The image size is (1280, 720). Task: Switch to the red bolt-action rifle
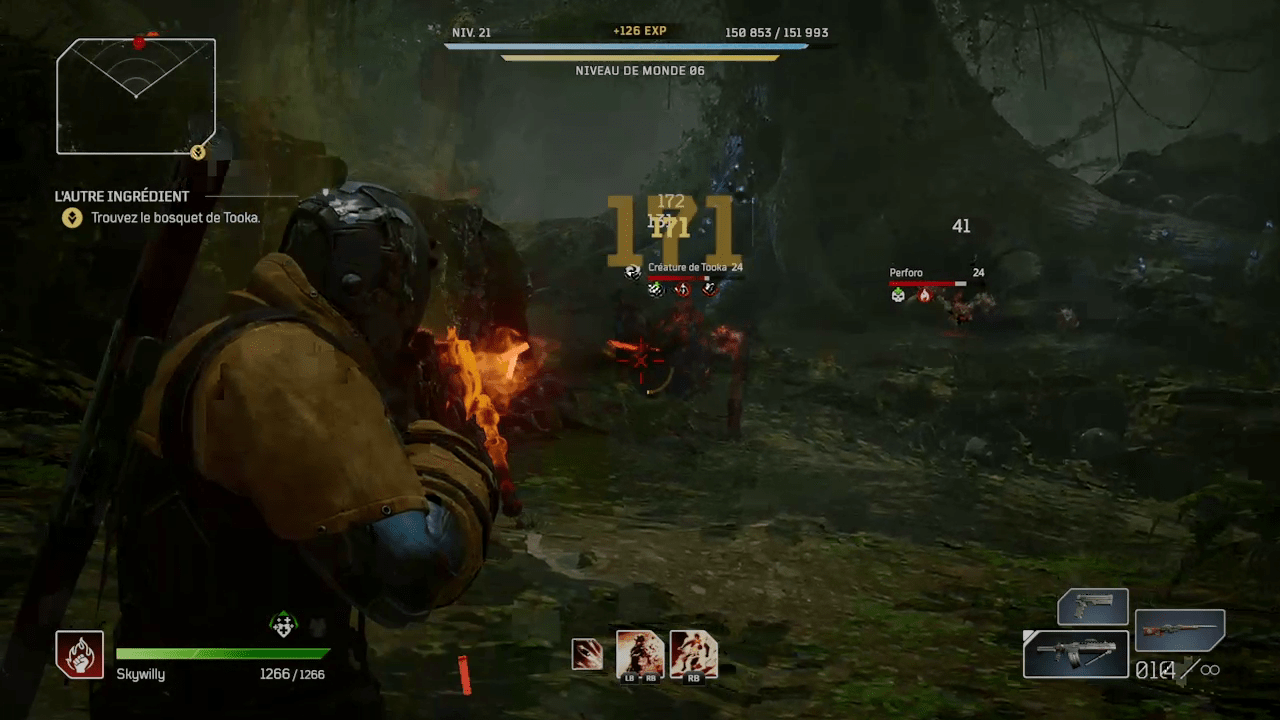coord(1180,630)
